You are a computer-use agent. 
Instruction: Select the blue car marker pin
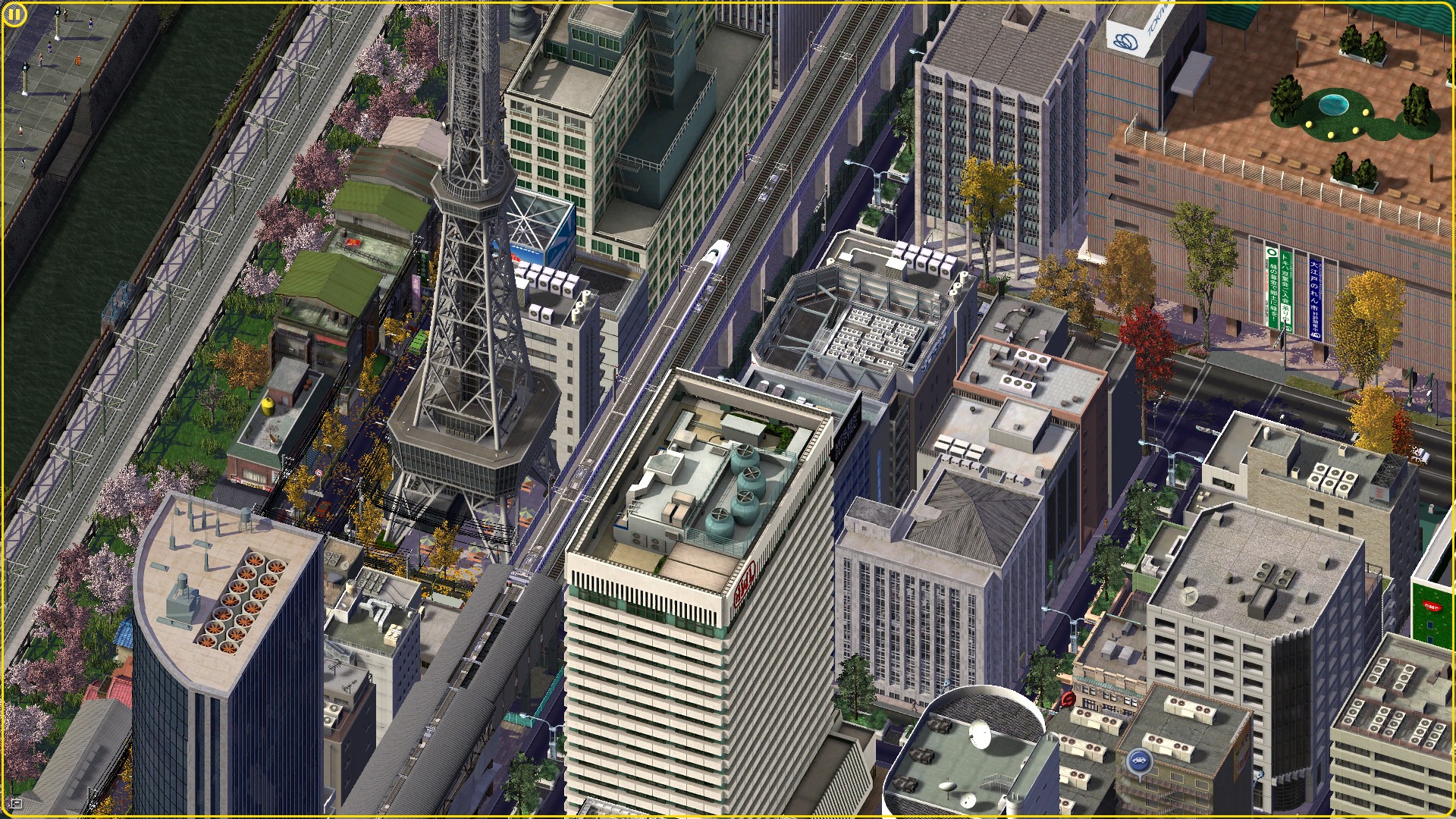coord(1138,760)
